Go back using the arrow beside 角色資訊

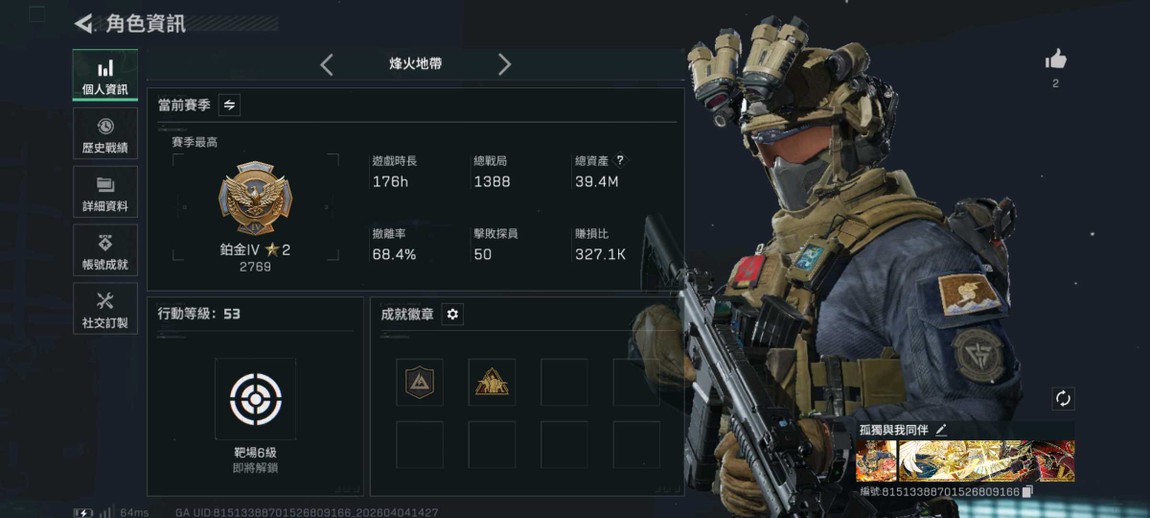click(x=84, y=23)
